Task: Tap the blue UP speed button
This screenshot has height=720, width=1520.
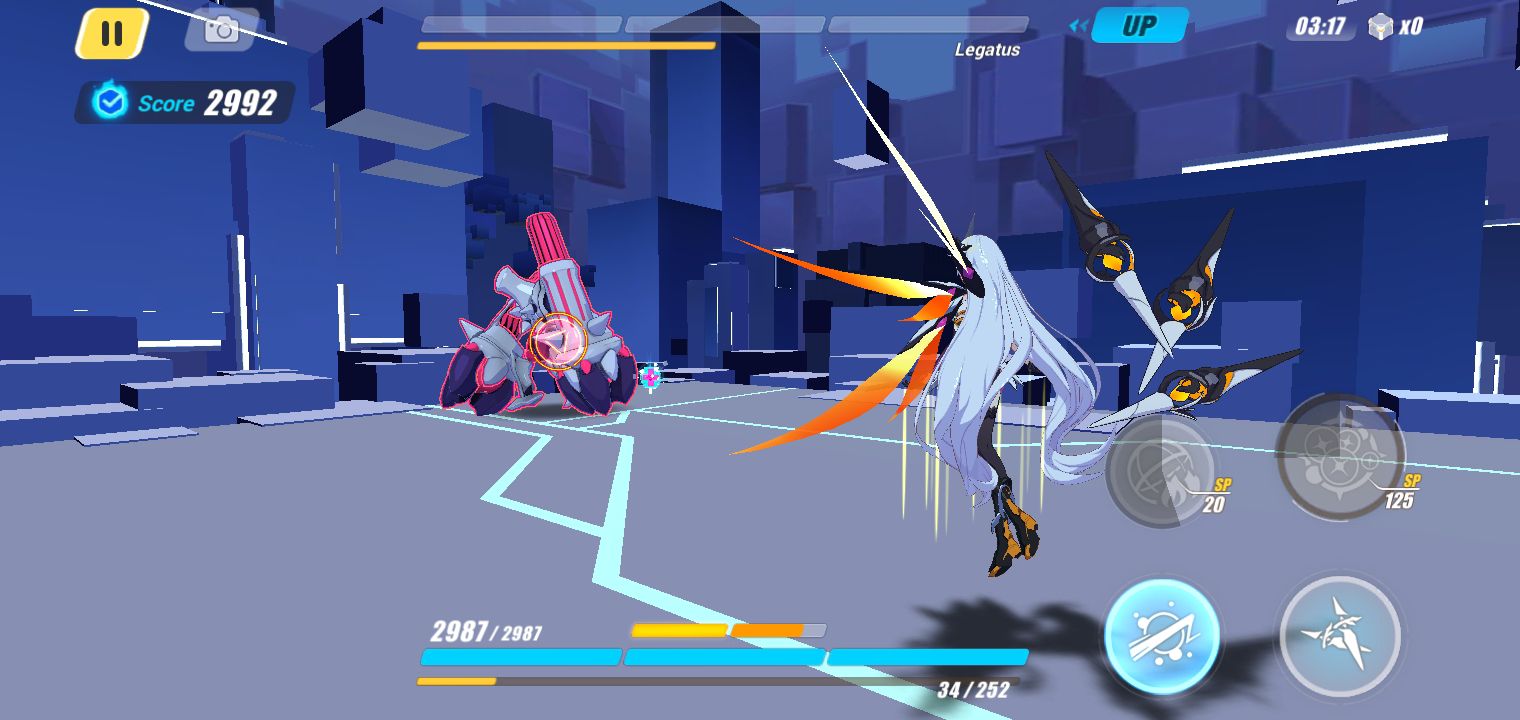Action: [1138, 26]
